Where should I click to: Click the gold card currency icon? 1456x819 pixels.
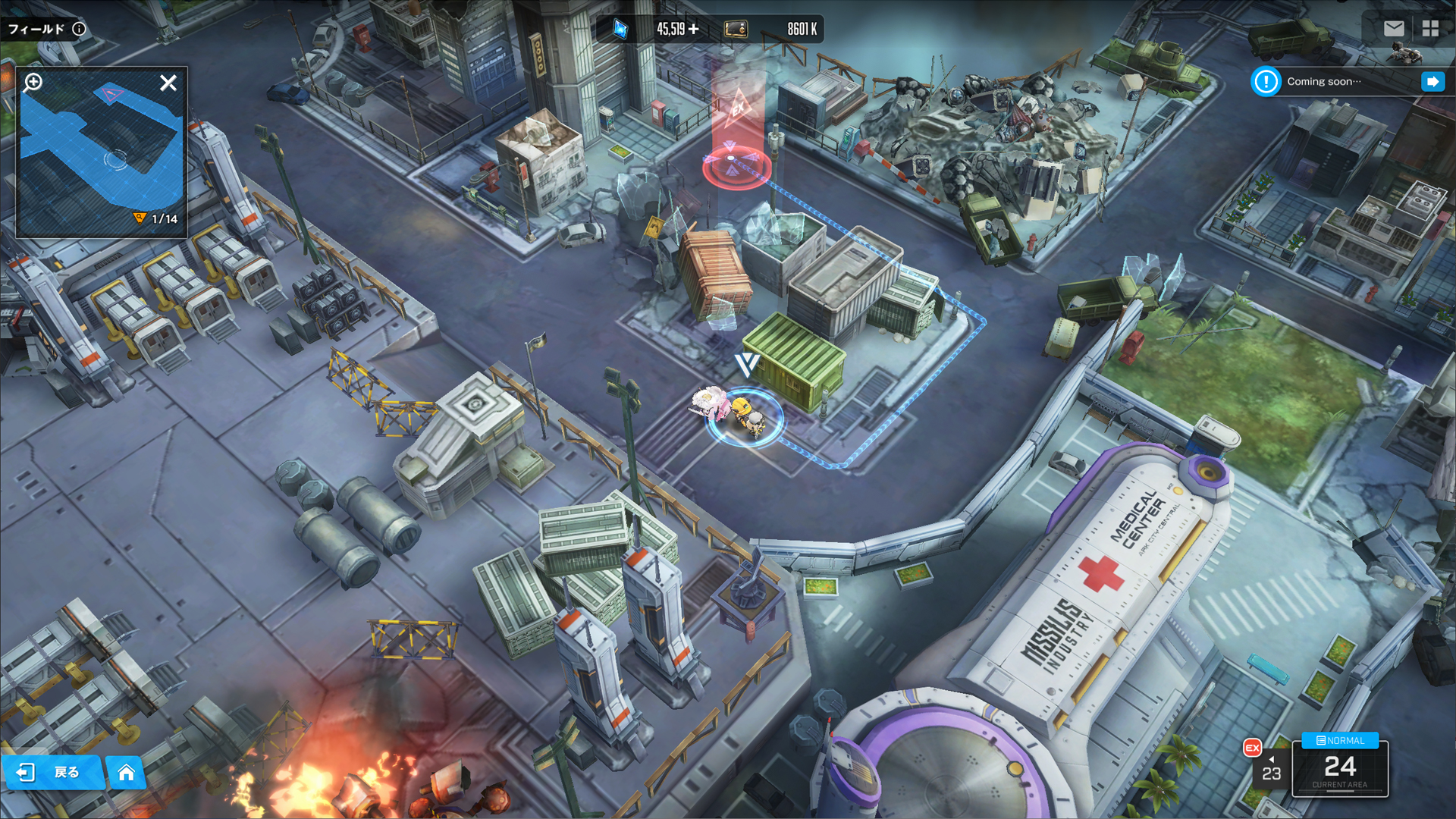(734, 29)
